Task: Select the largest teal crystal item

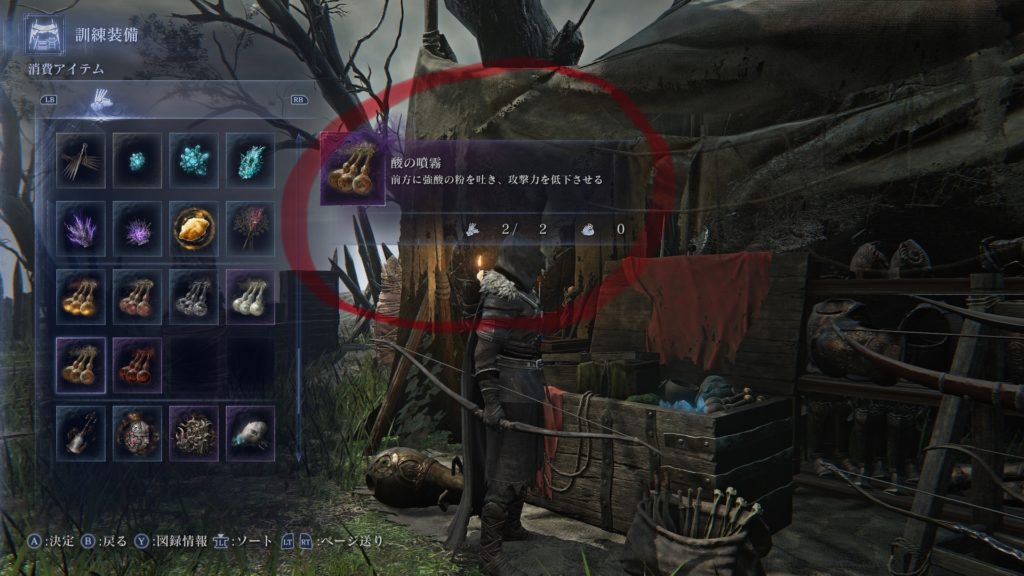Action: 250,158
